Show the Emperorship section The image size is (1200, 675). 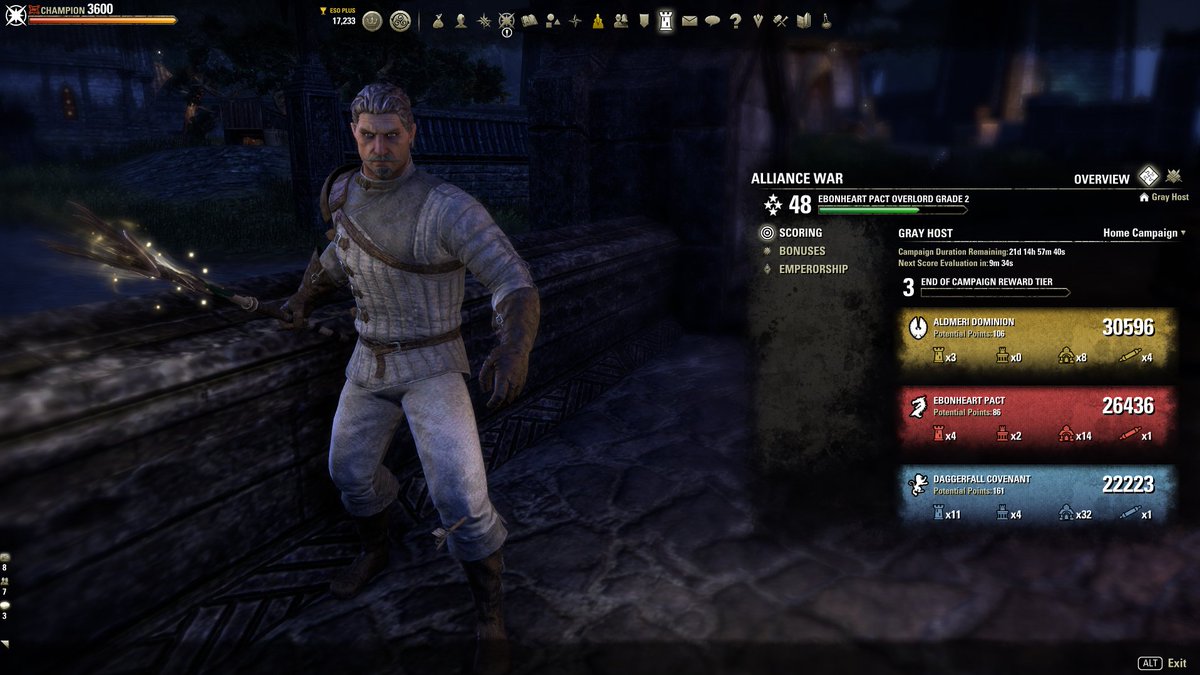point(812,269)
